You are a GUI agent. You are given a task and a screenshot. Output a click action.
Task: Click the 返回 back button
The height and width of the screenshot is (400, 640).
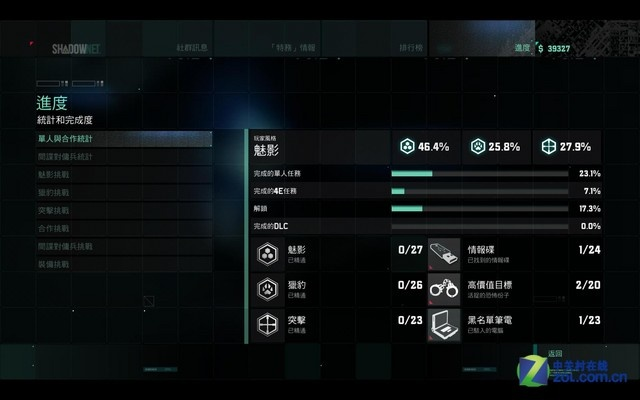click(x=556, y=354)
